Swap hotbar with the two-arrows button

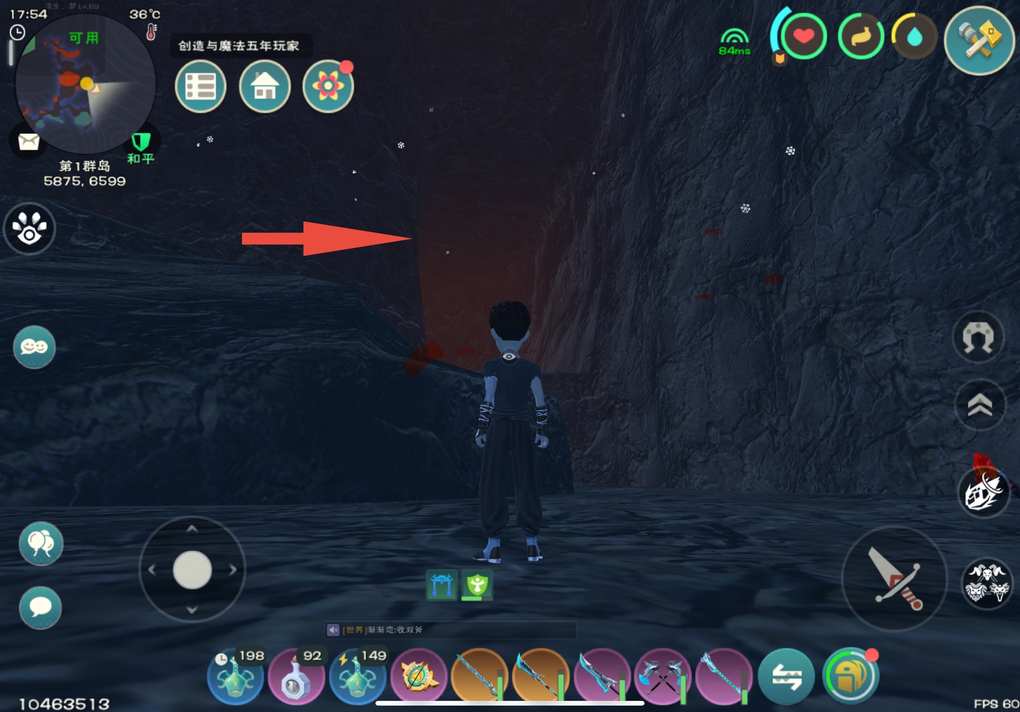click(x=786, y=677)
